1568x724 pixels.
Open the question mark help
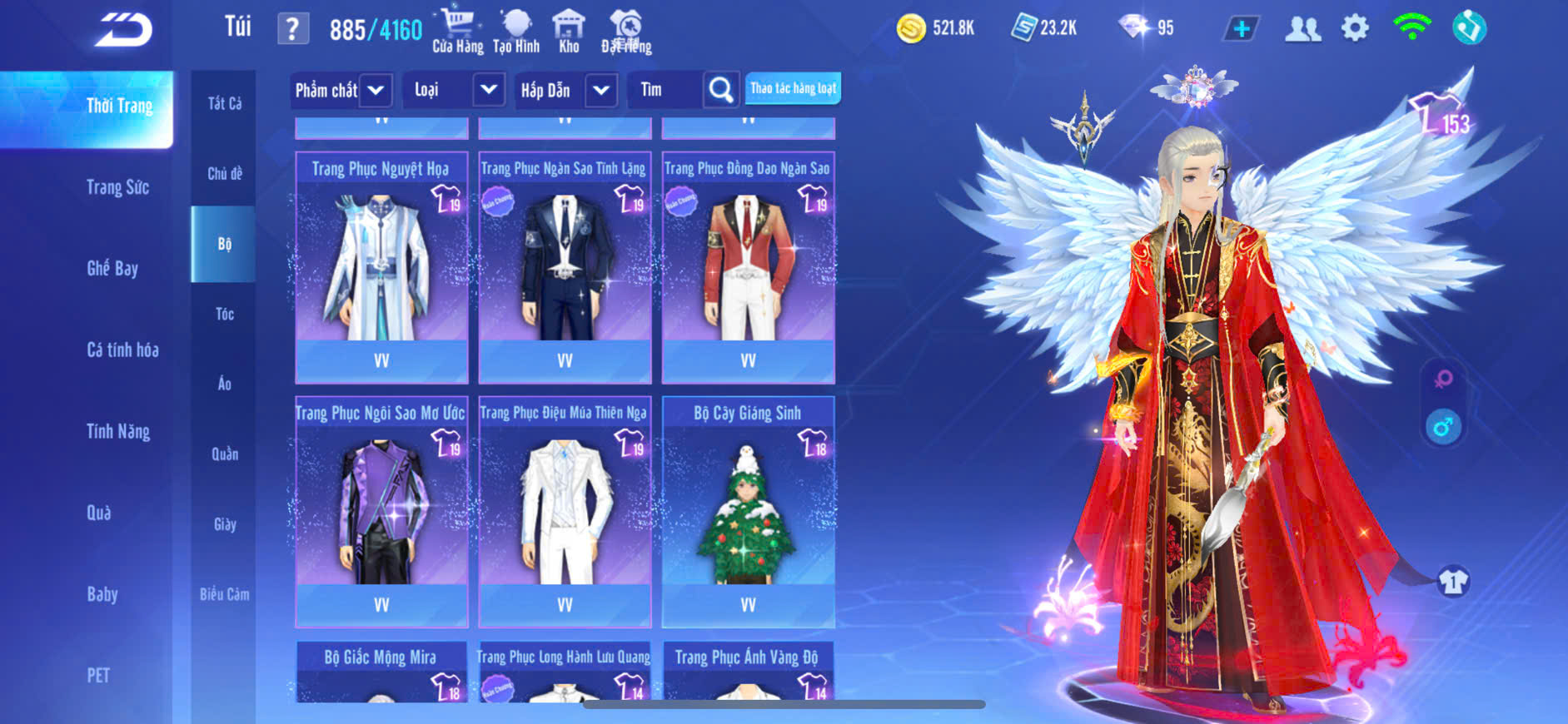292,29
